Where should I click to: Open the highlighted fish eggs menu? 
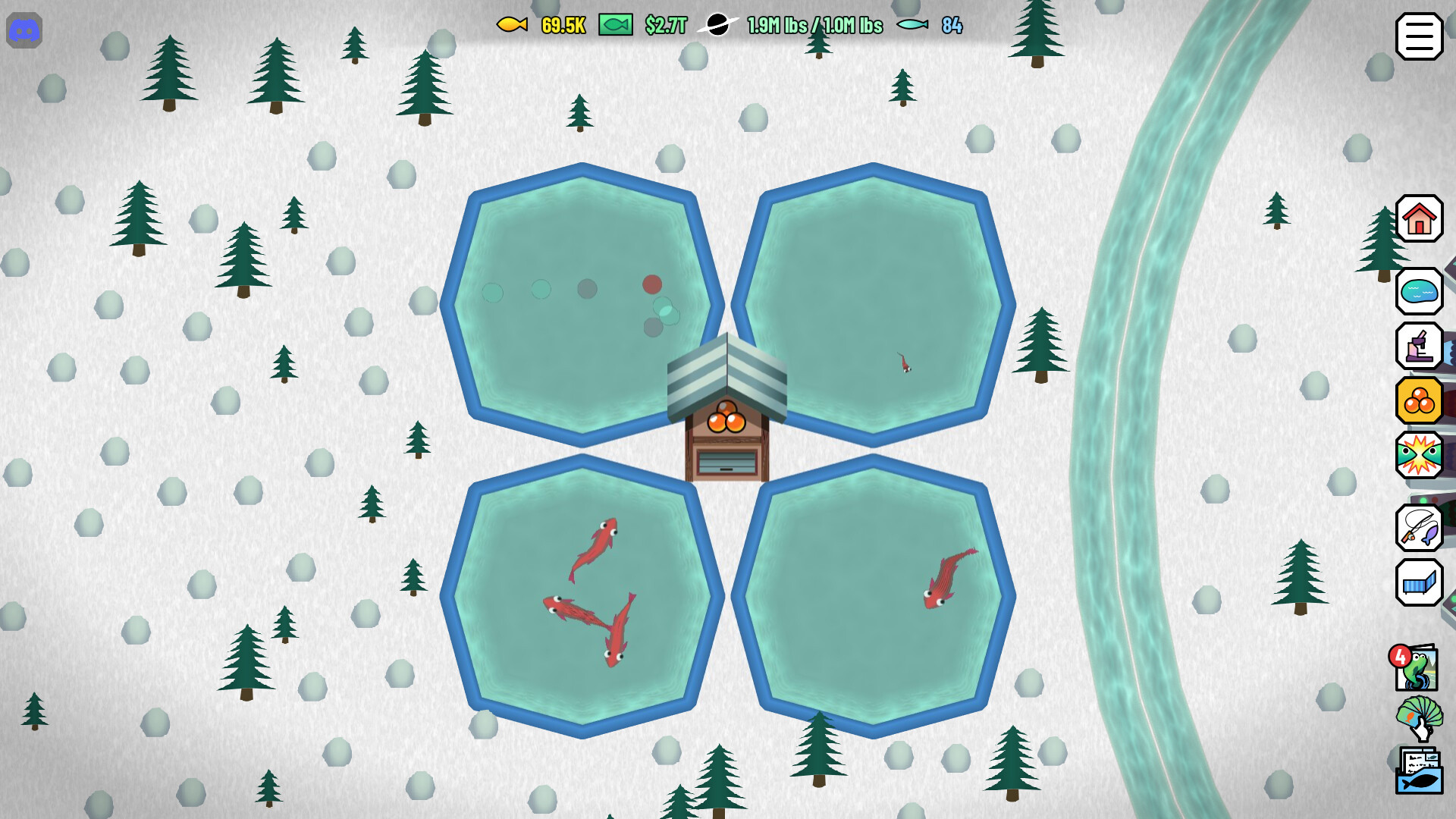pyautogui.click(x=1420, y=400)
